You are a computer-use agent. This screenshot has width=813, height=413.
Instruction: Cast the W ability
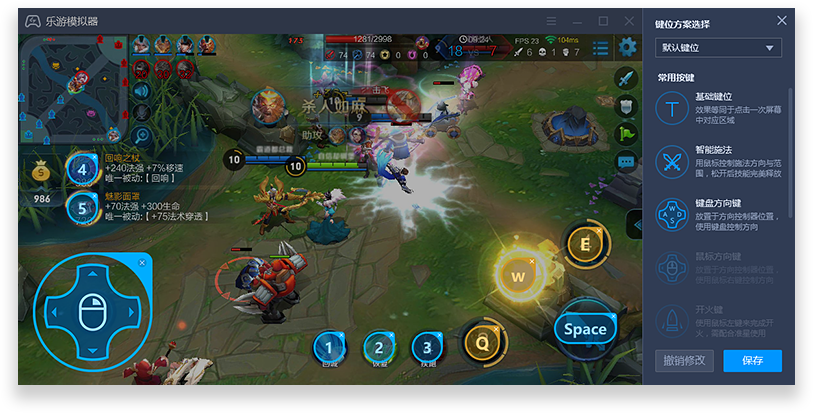518,275
